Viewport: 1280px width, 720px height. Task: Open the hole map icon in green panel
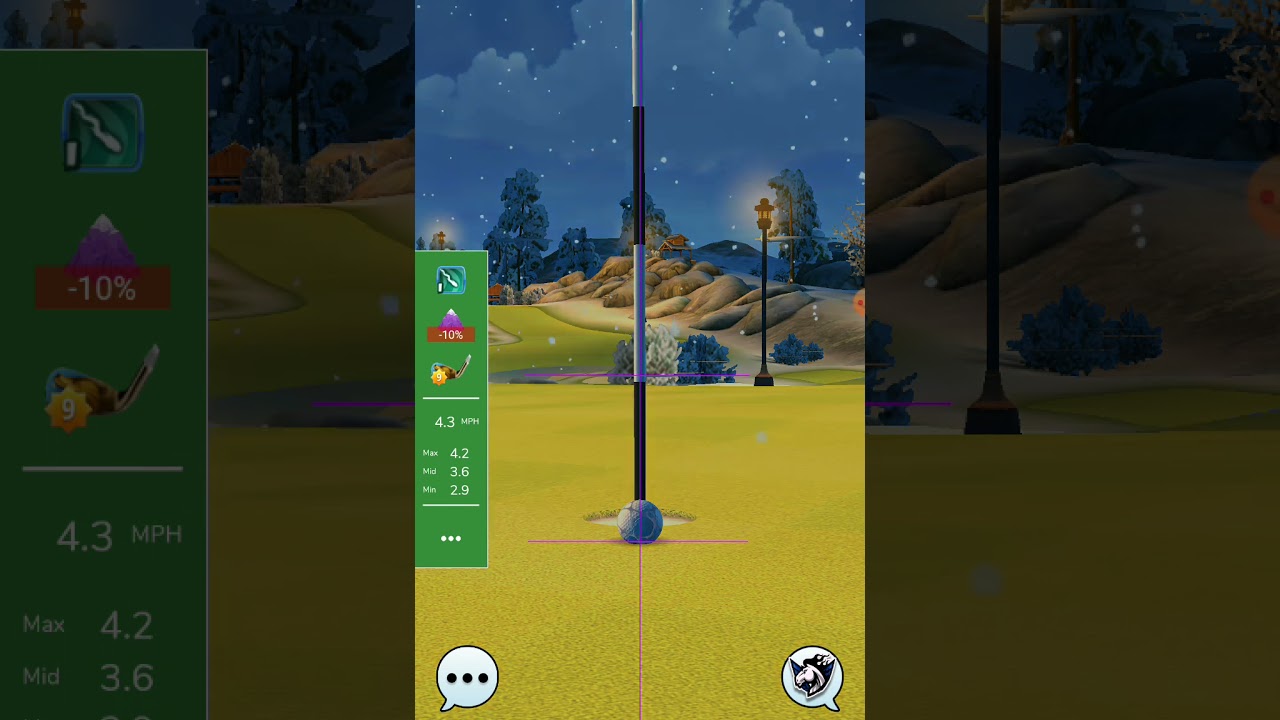pos(451,281)
